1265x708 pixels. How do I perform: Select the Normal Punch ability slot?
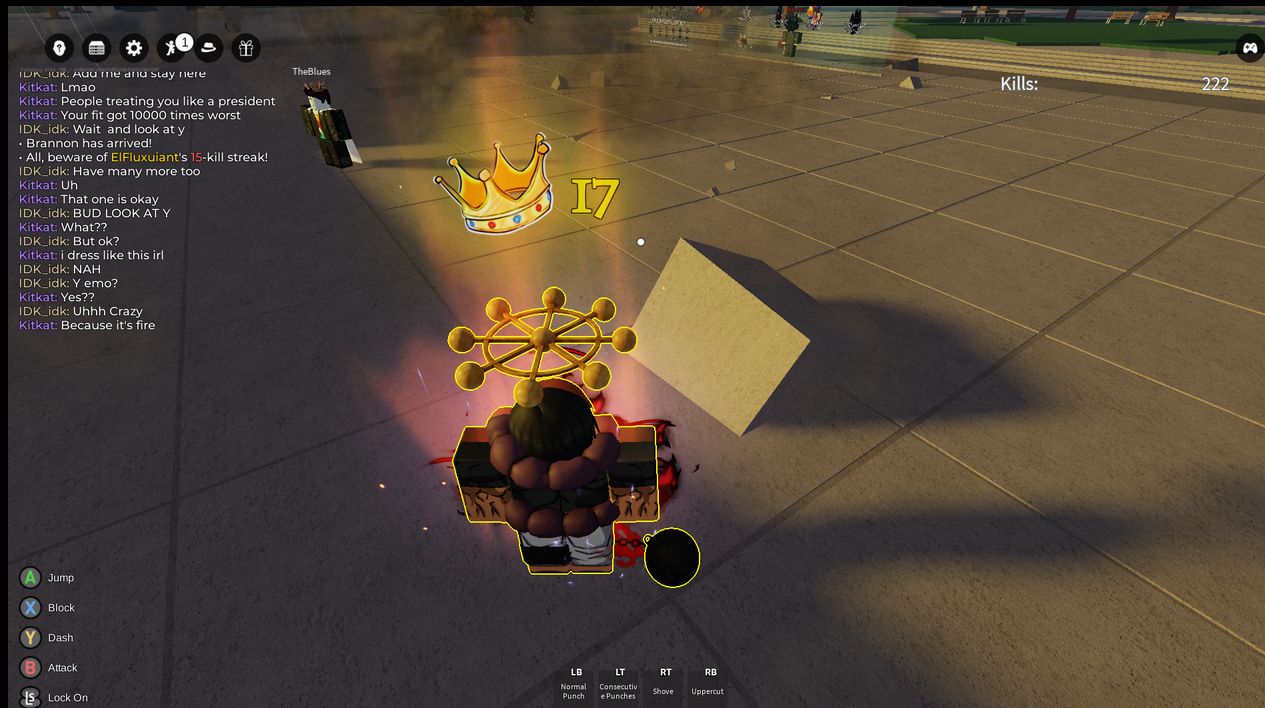tap(574, 683)
